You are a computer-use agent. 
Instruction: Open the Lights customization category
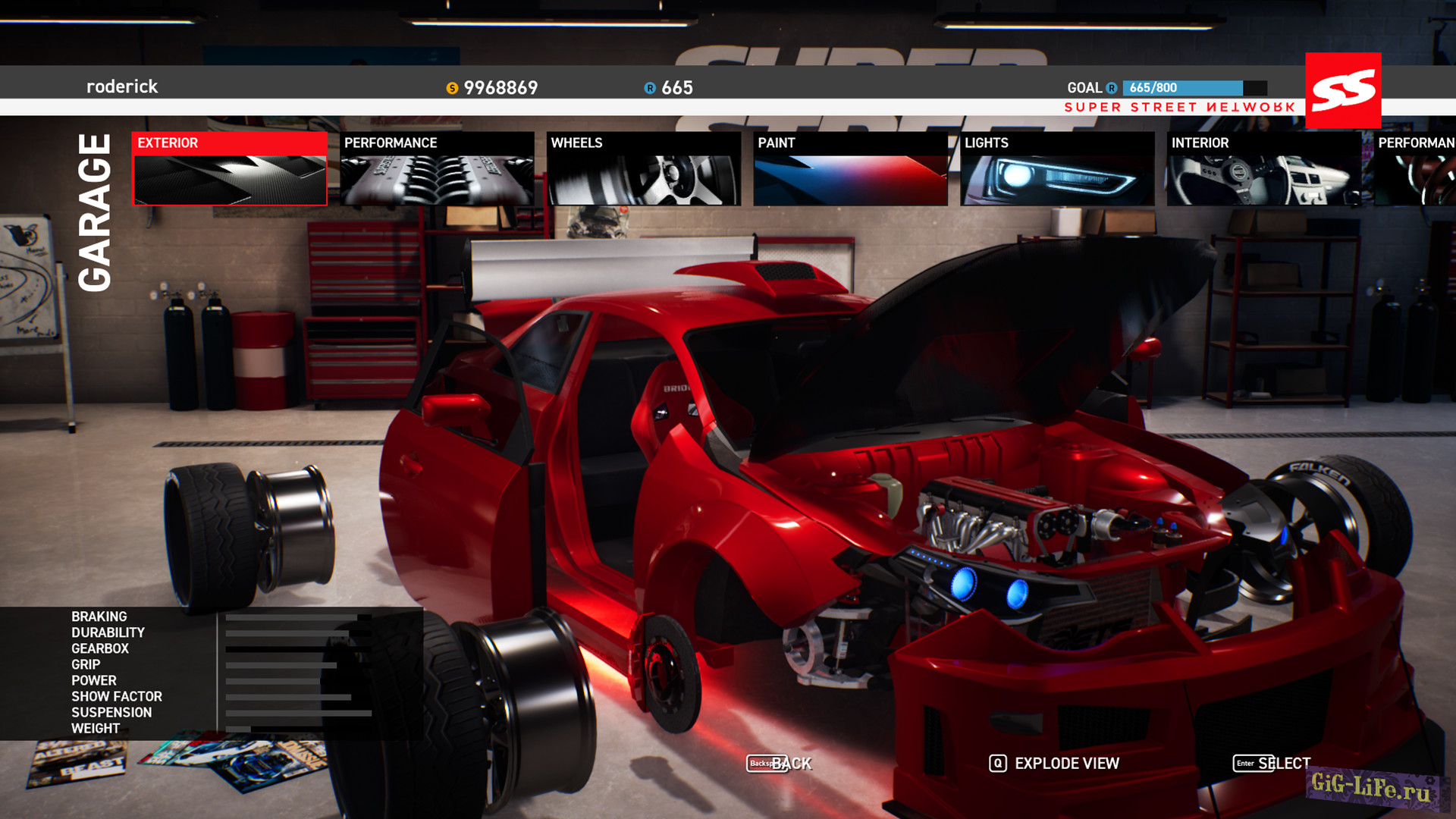pyautogui.click(x=1057, y=168)
